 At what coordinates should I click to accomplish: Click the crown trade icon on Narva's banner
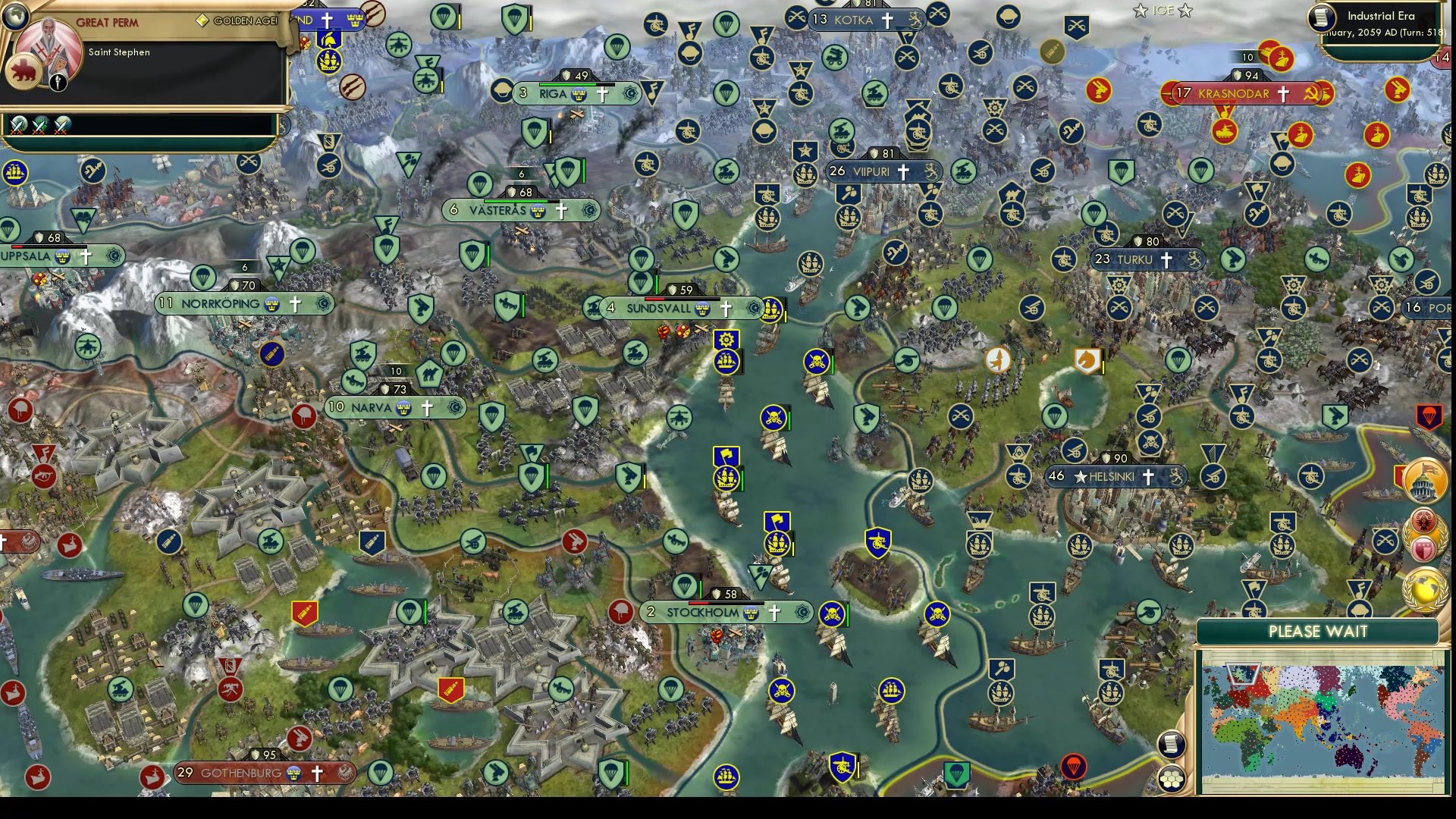pyautogui.click(x=406, y=407)
